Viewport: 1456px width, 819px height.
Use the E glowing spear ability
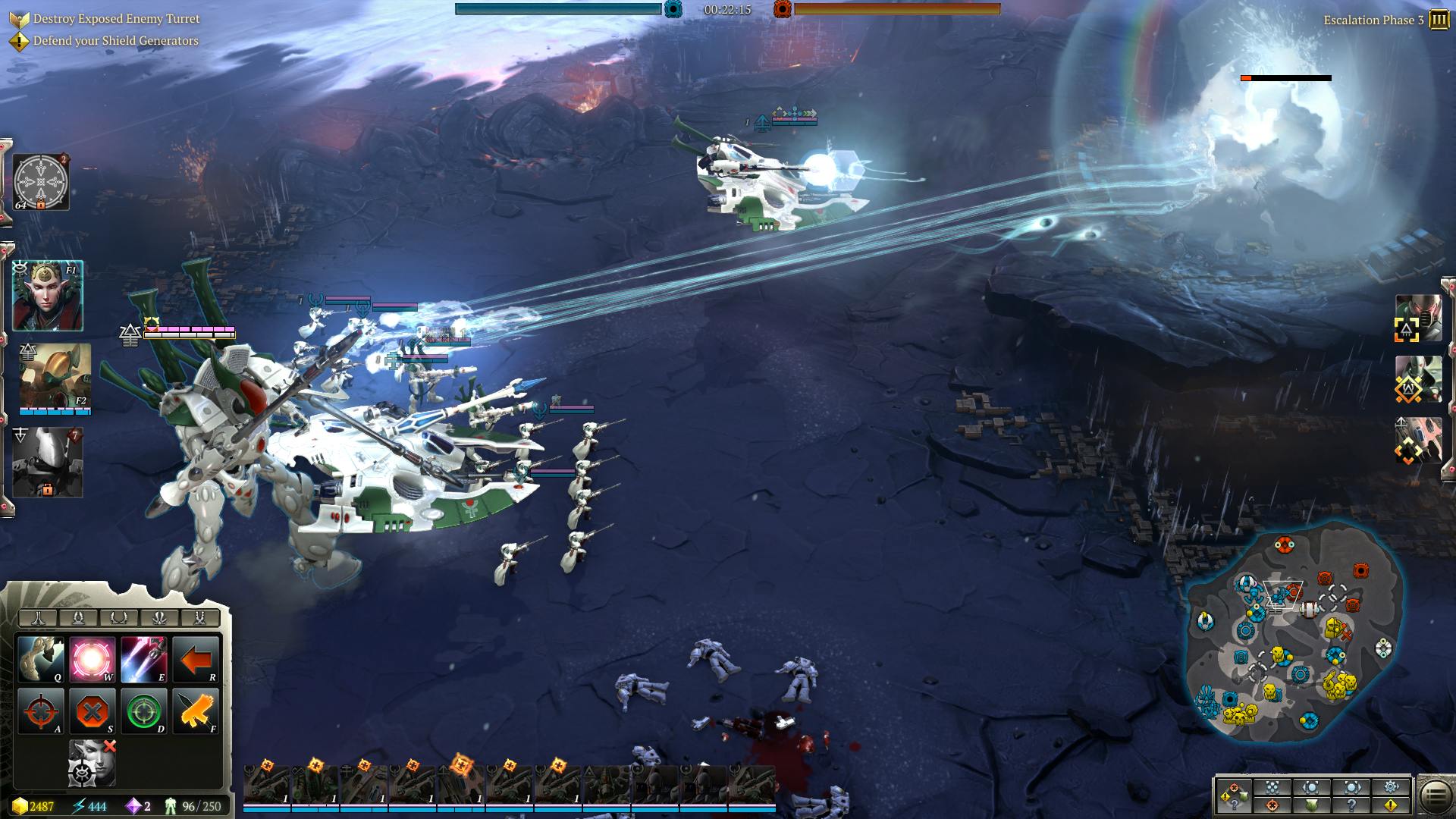tap(143, 658)
